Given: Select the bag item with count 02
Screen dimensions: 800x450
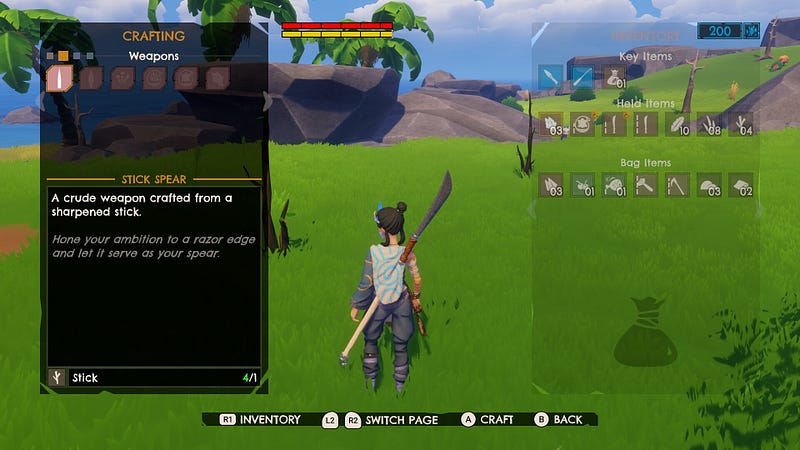Looking at the screenshot, I should 741,185.
